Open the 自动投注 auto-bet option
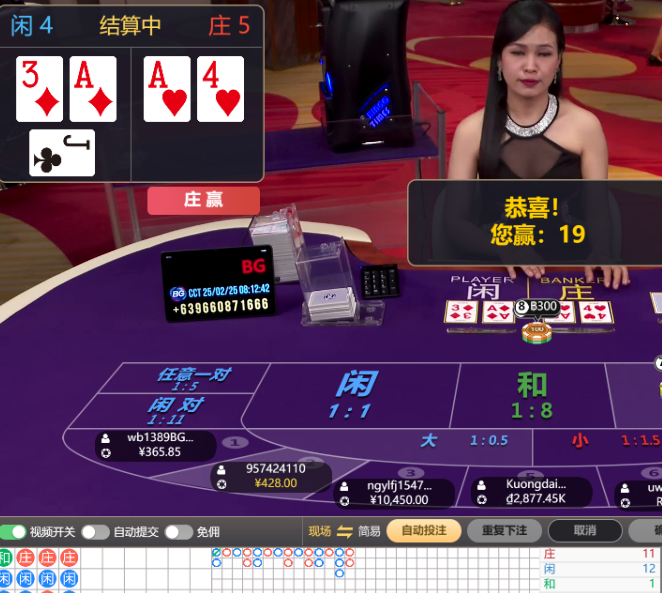Image resolution: width=662 pixels, height=593 pixels. tap(424, 531)
